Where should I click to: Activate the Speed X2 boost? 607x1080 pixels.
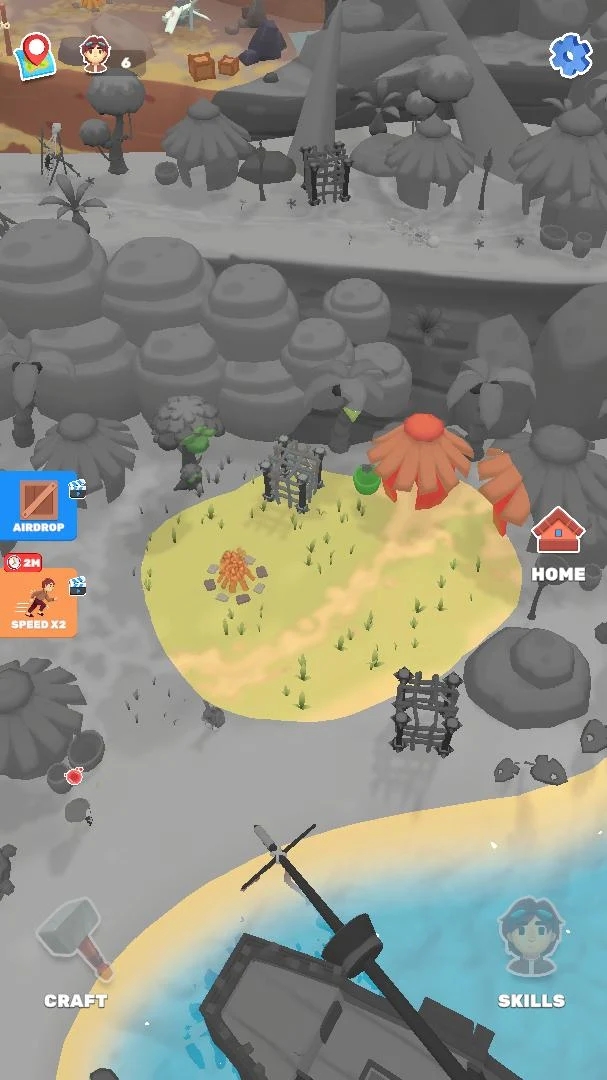click(39, 602)
